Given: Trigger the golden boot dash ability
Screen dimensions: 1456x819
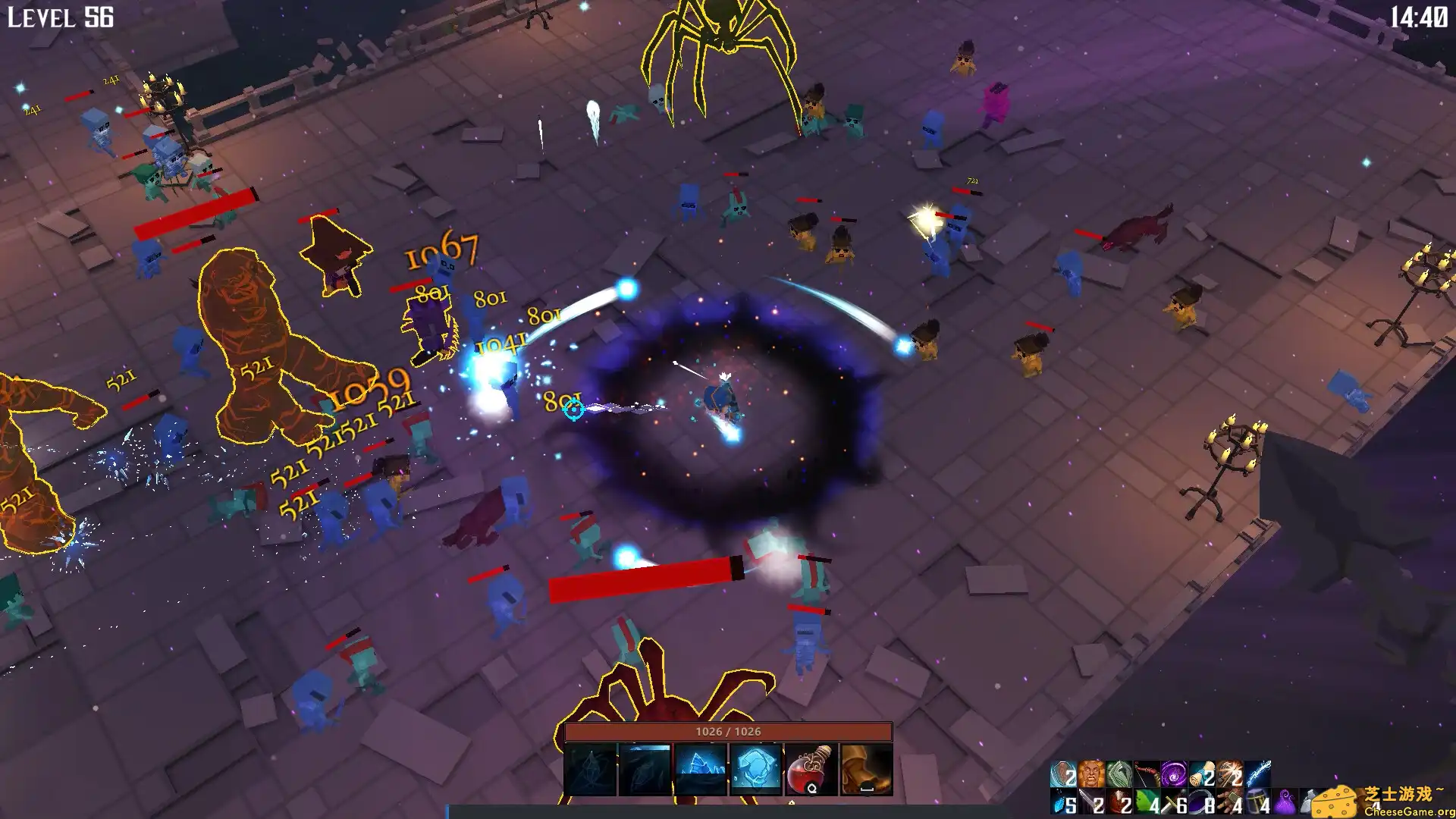Looking at the screenshot, I should tap(866, 769).
